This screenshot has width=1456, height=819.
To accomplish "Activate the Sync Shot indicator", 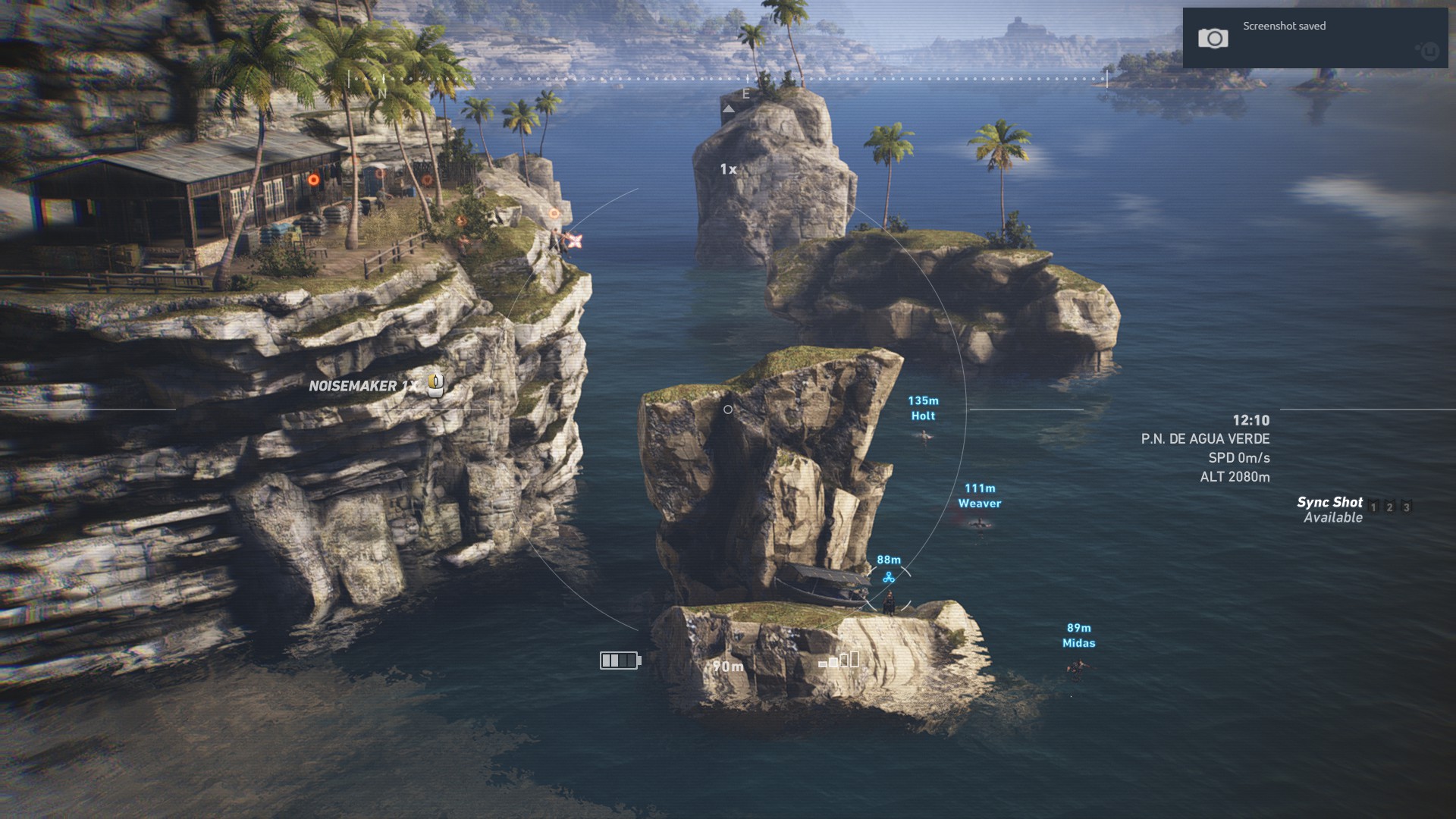I will pos(1330,509).
